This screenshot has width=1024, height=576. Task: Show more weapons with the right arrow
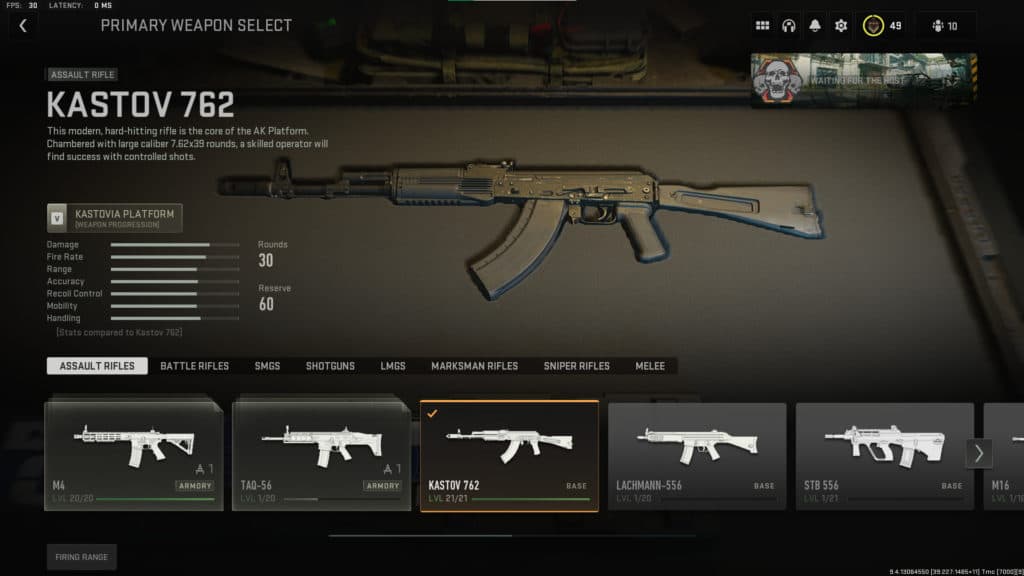pos(978,453)
